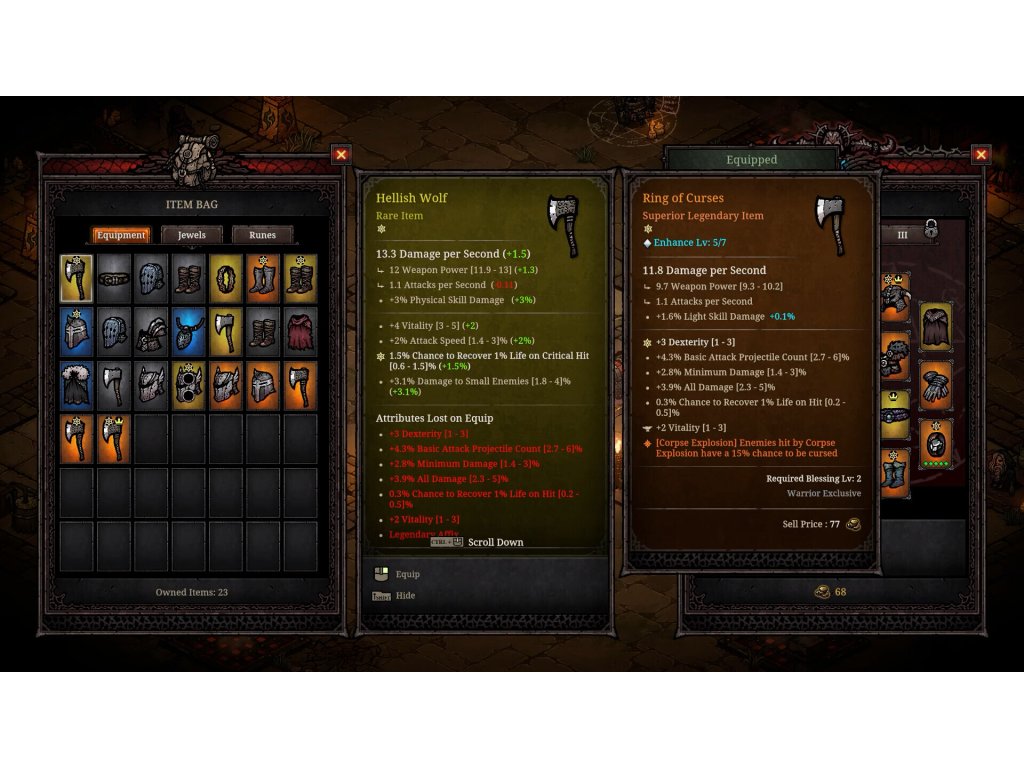Click the blue-background helmet in the bag
The image size is (1024, 768).
click(x=76, y=332)
